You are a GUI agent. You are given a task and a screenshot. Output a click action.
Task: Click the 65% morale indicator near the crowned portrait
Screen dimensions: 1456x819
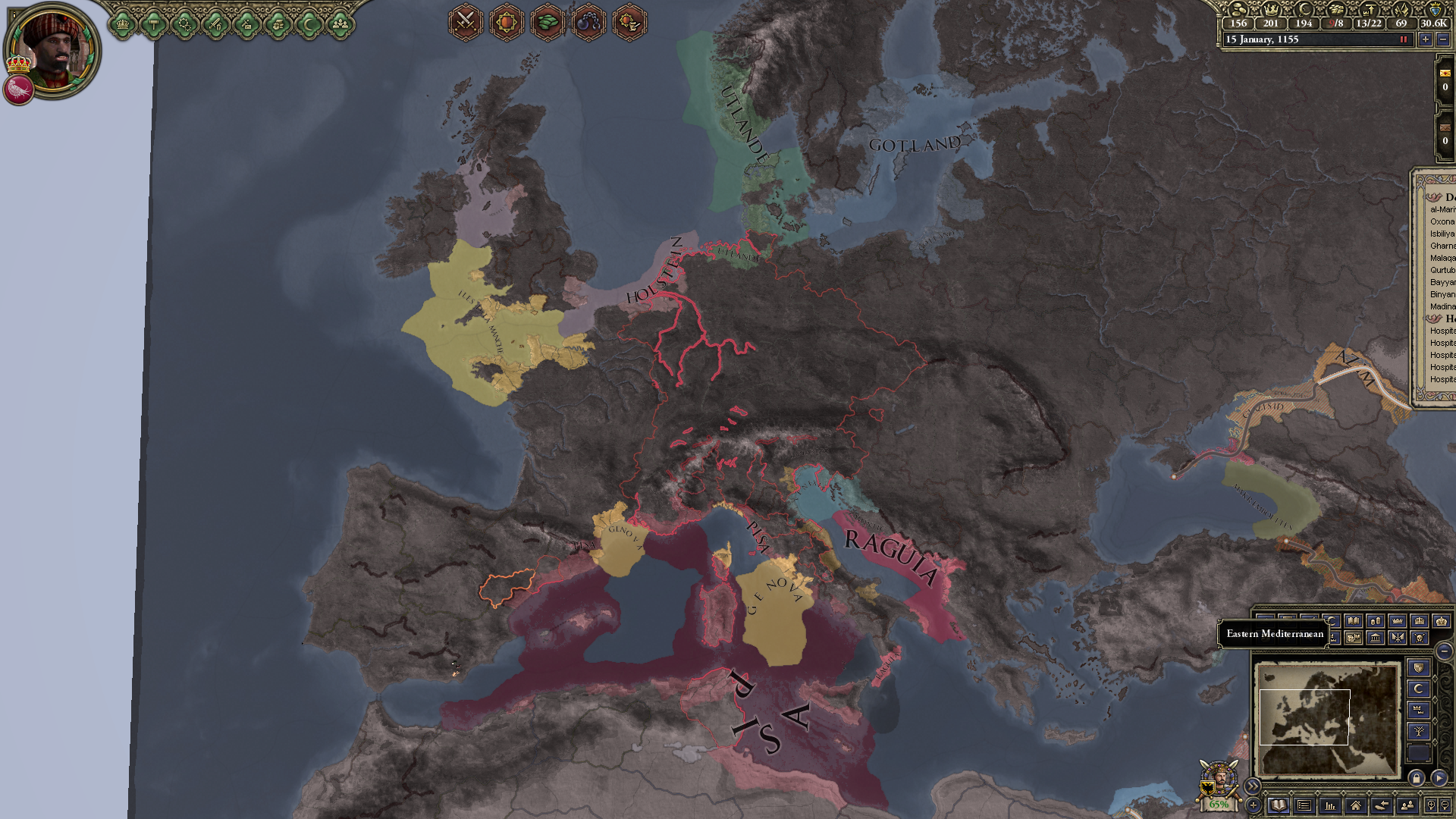(1218, 805)
